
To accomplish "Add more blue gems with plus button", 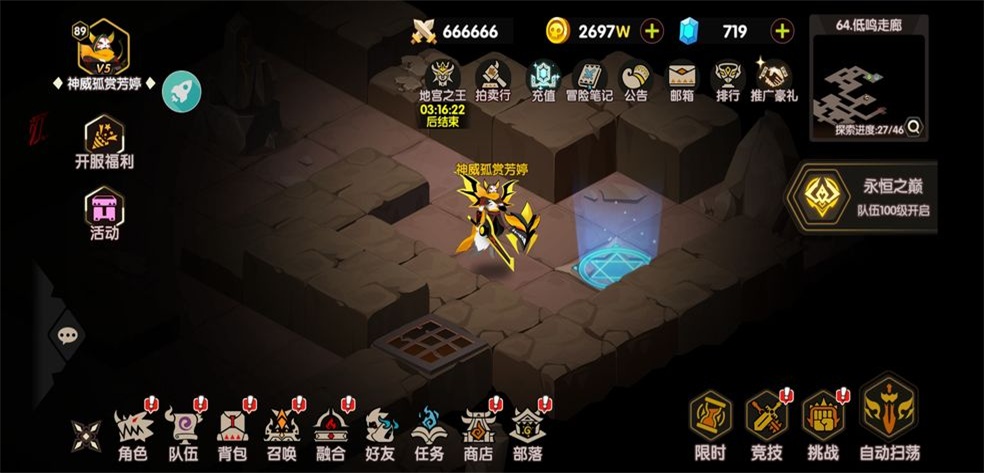I will (x=782, y=31).
